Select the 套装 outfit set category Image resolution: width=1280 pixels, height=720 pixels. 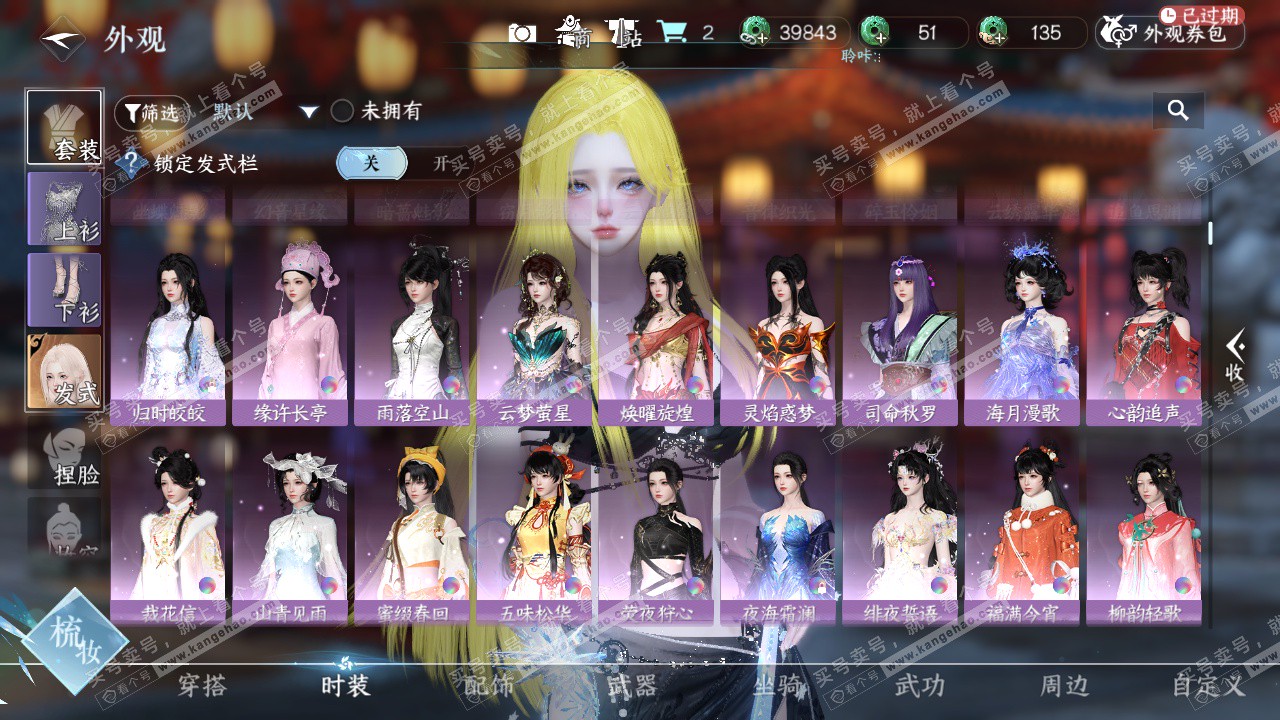click(64, 127)
